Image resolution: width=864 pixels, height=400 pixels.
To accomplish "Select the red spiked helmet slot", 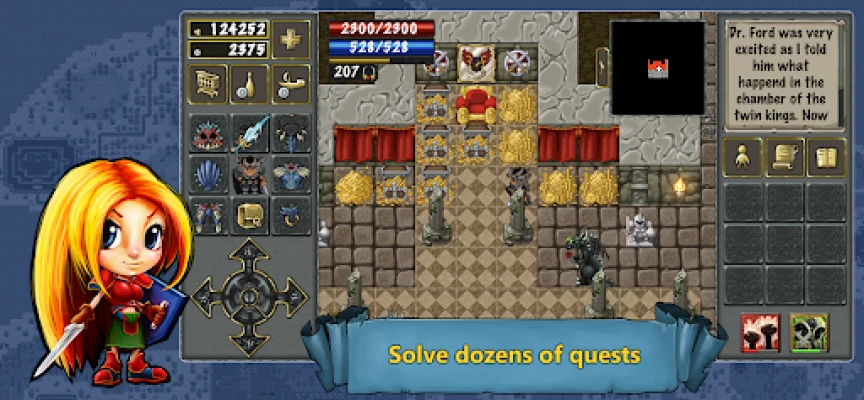I will pyautogui.click(x=208, y=133).
